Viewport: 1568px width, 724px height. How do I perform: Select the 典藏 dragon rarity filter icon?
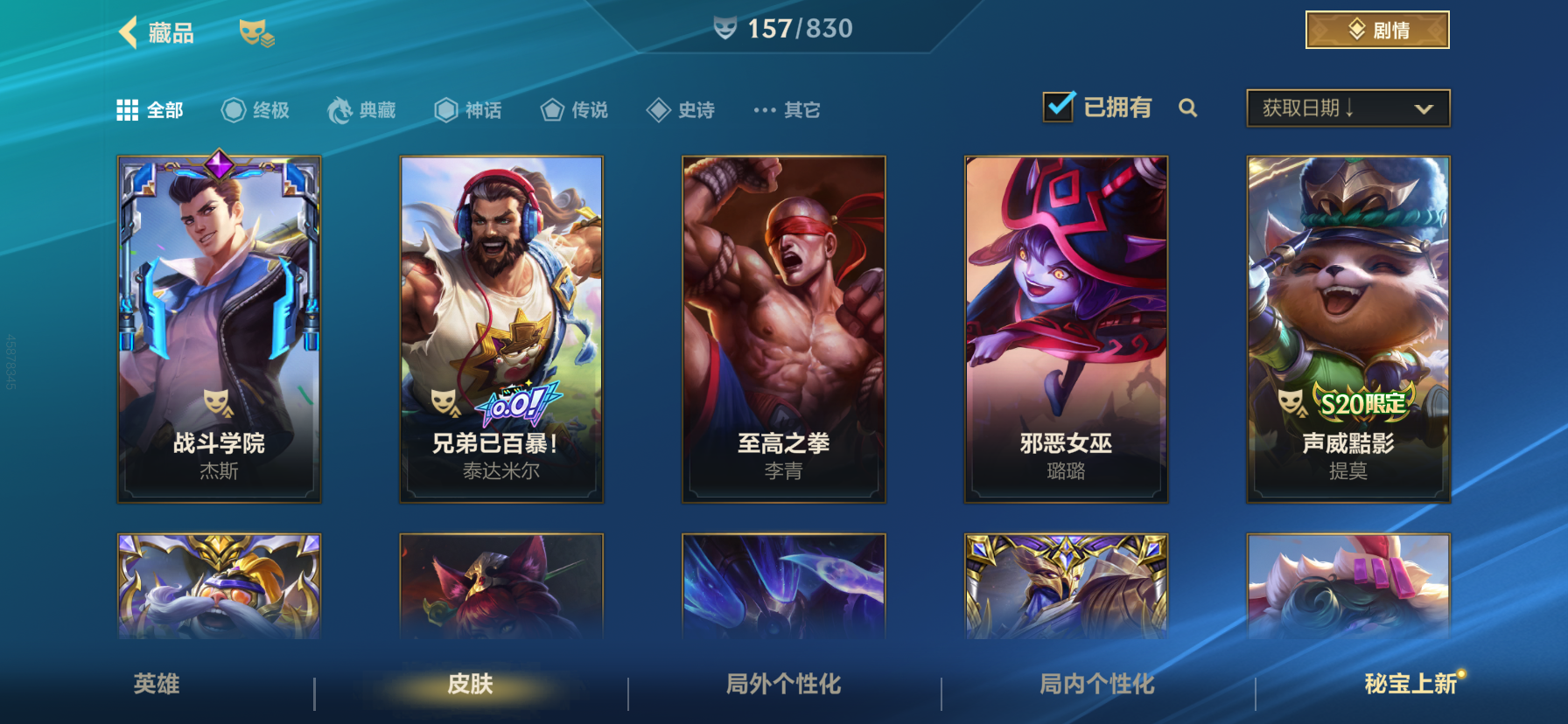click(x=341, y=108)
